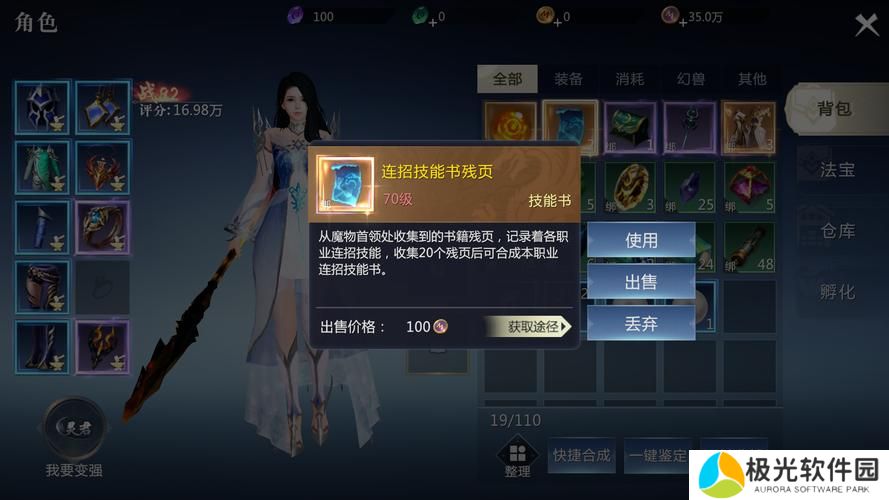Tap the 快捷合成 quick-craft button
The image size is (889, 500).
click(x=581, y=456)
